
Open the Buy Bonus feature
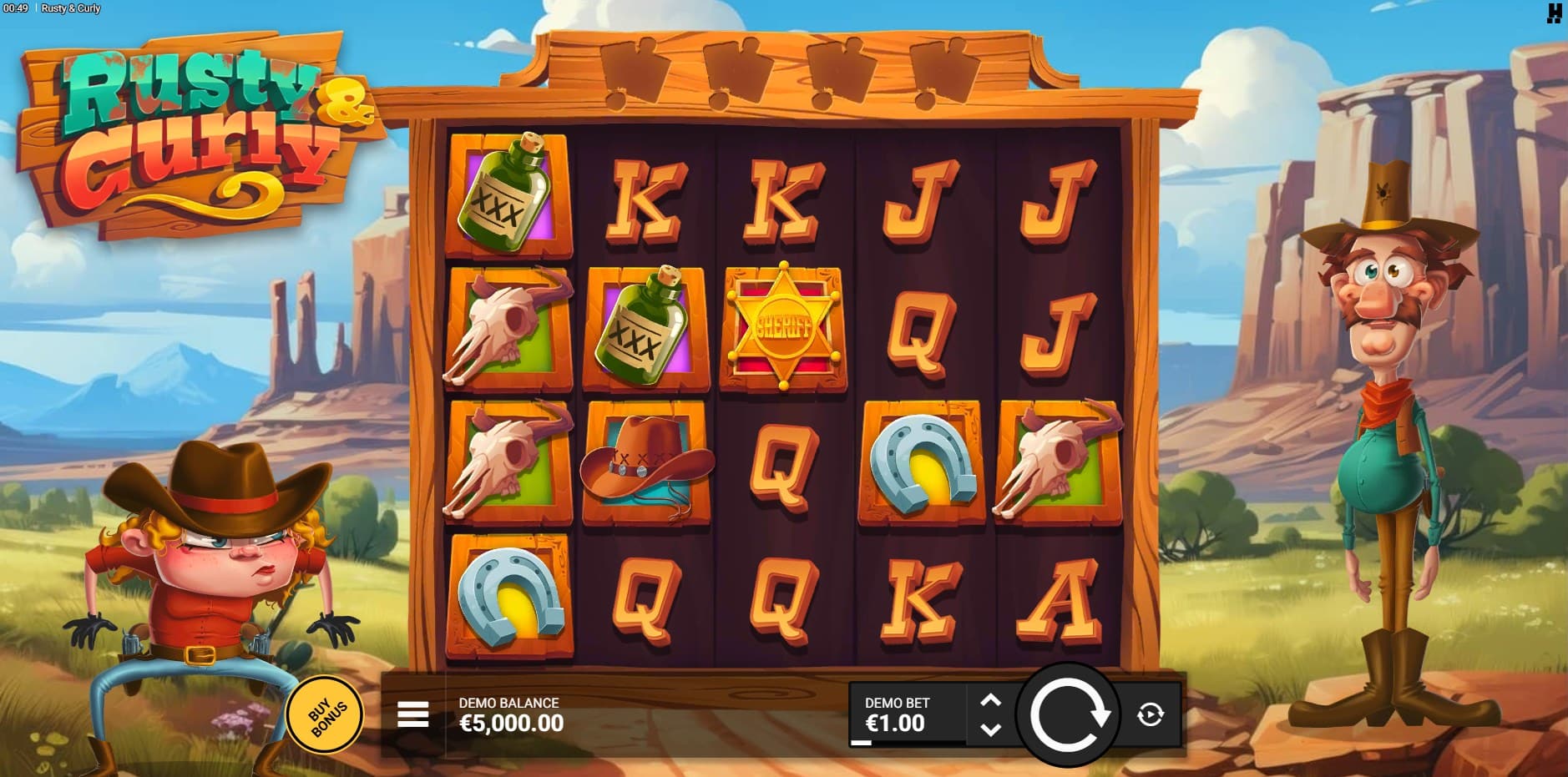click(x=325, y=715)
